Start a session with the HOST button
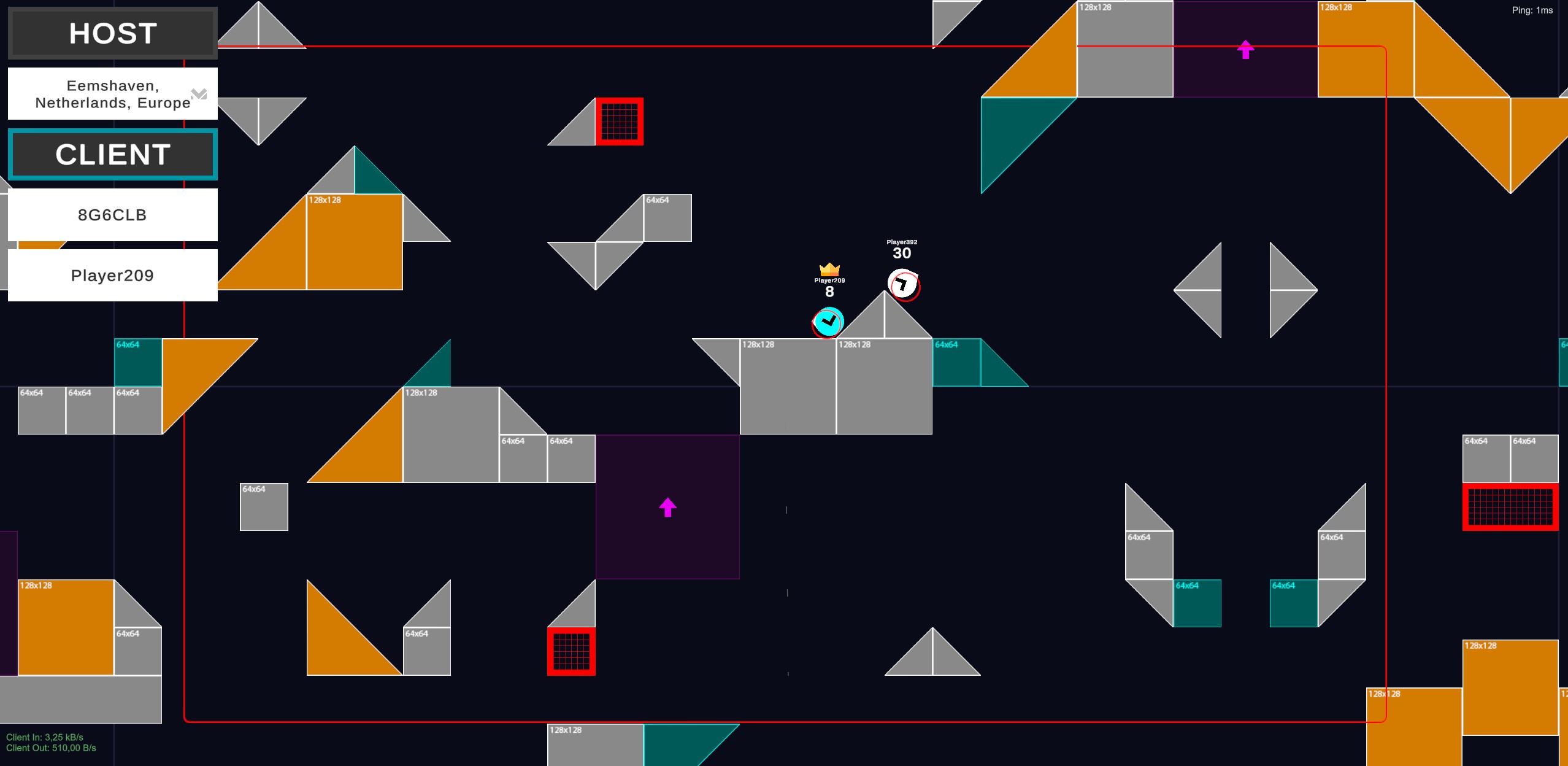 click(x=113, y=33)
